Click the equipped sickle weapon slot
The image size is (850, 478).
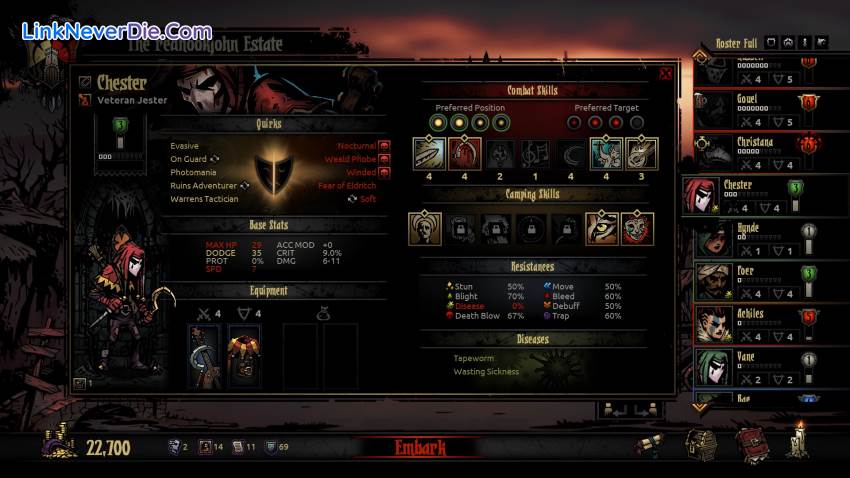coord(205,356)
